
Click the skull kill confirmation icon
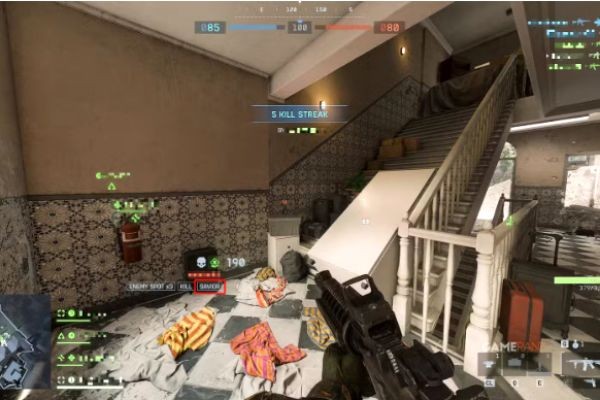(202, 260)
